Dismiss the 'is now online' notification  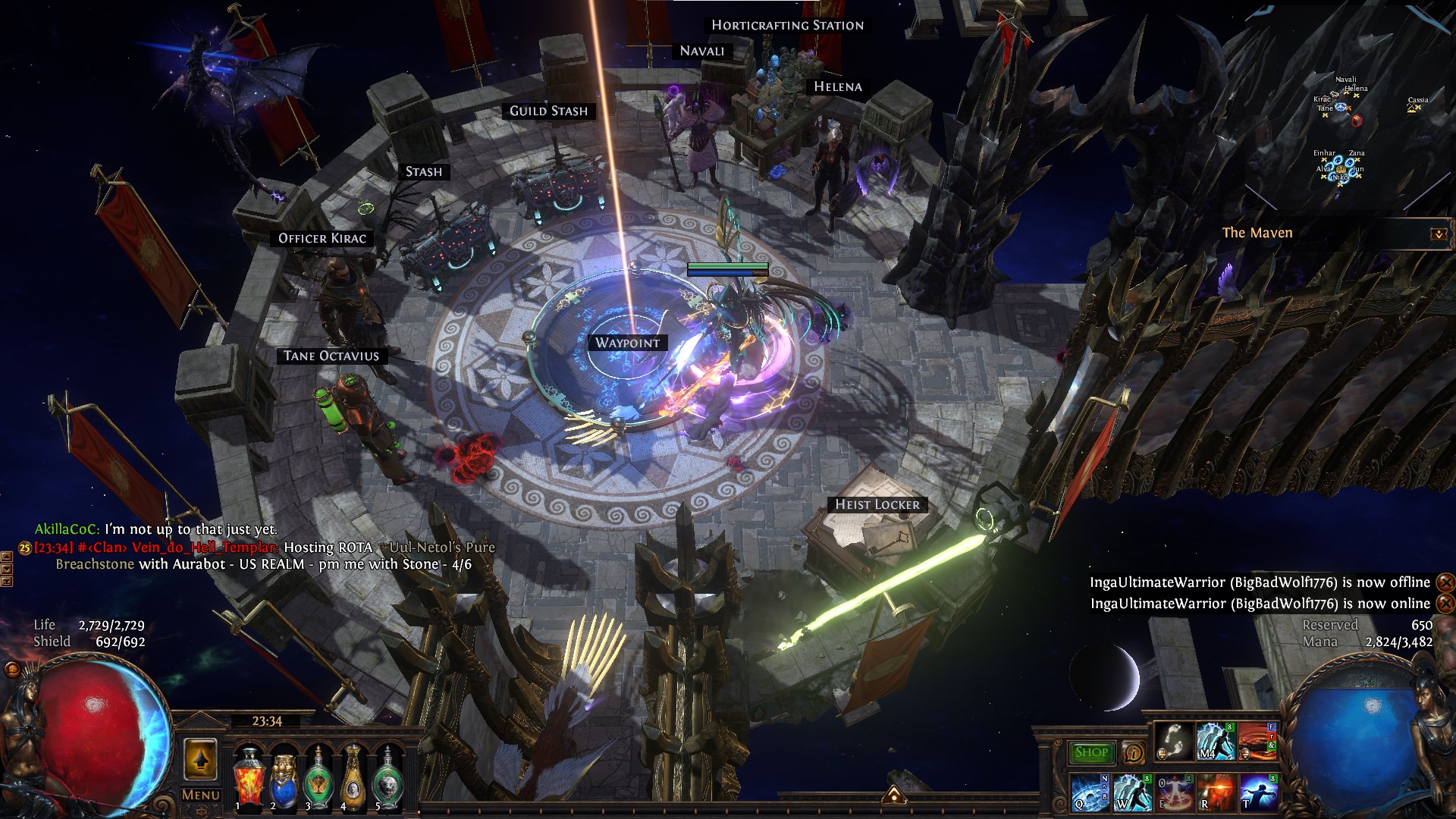click(1445, 604)
